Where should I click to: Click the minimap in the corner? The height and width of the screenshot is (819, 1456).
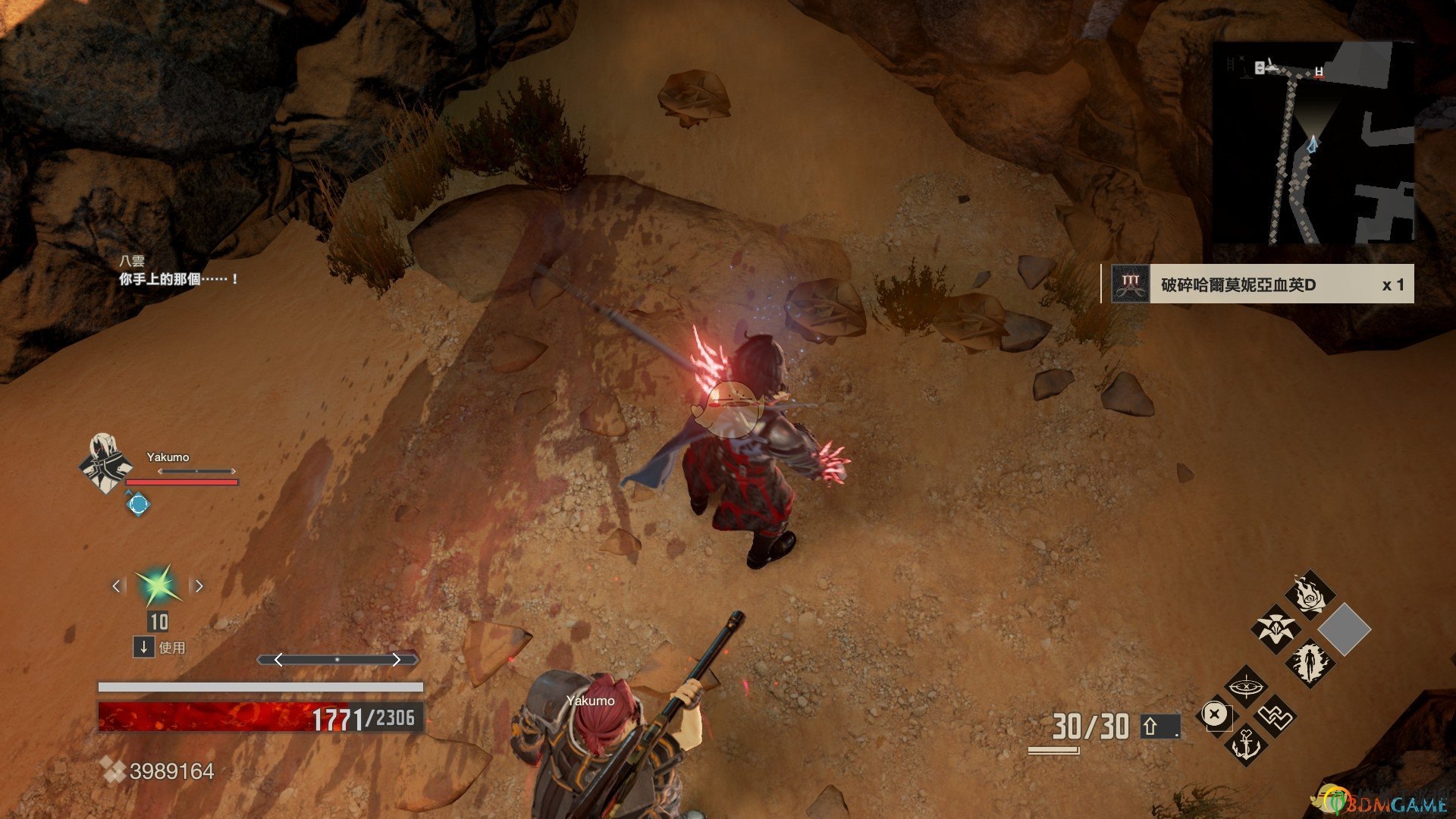pyautogui.click(x=1313, y=143)
